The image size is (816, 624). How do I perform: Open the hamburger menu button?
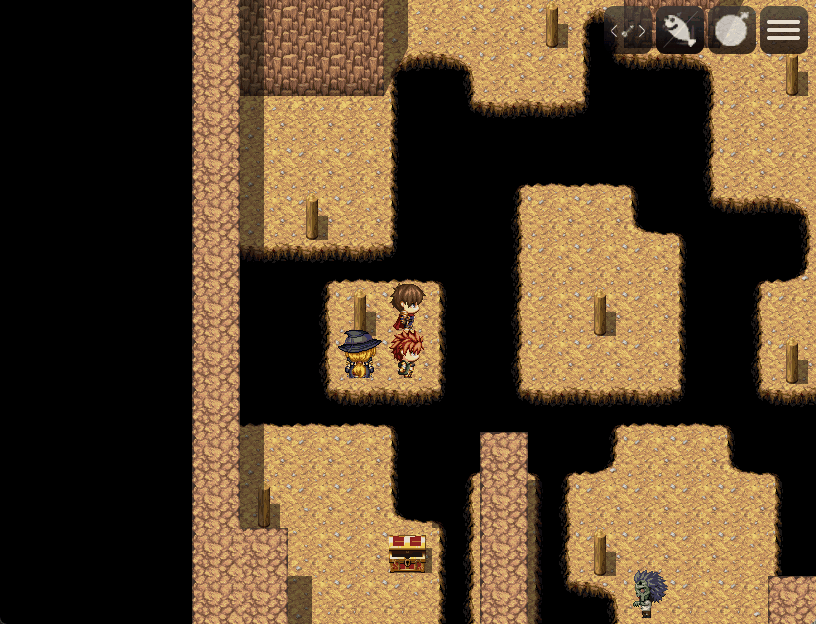784,30
